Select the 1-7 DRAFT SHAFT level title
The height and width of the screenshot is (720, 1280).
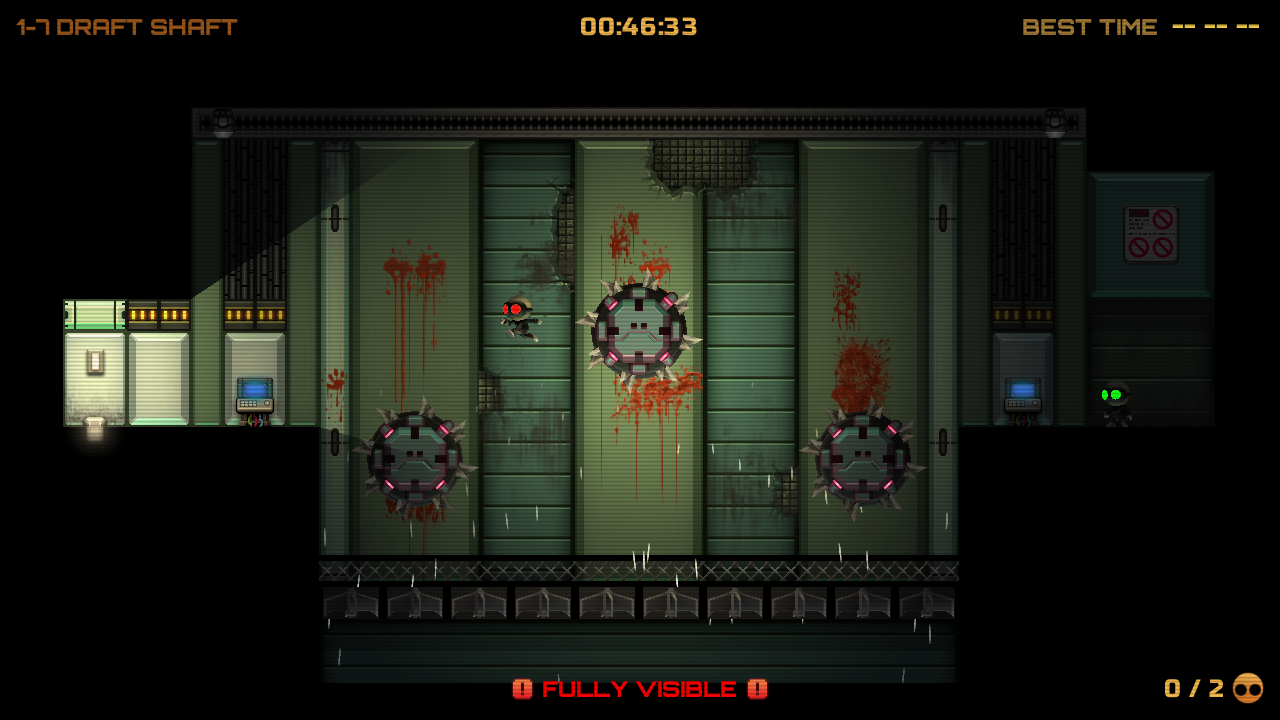tap(125, 26)
